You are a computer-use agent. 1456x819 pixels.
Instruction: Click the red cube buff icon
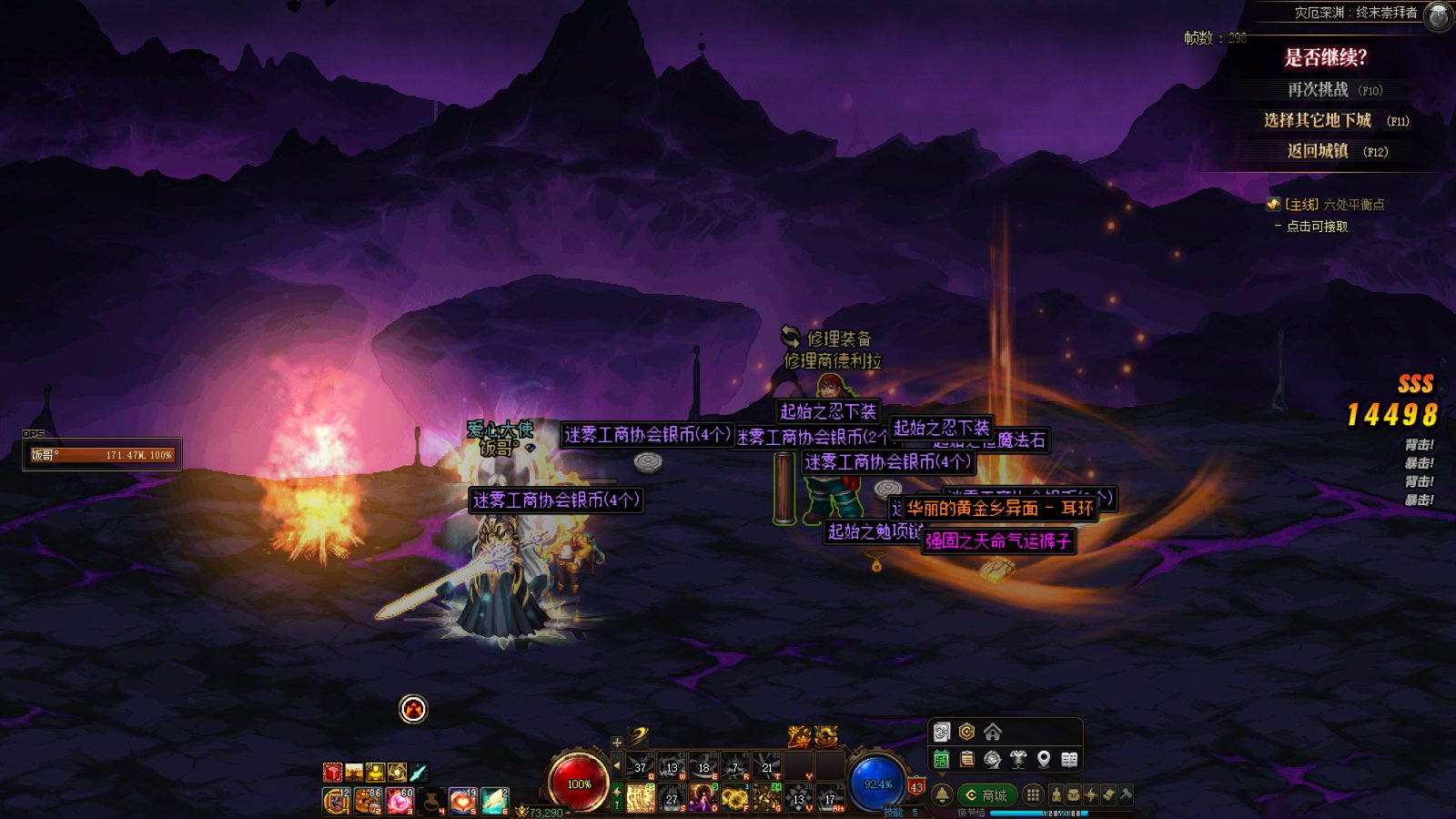coord(332,773)
